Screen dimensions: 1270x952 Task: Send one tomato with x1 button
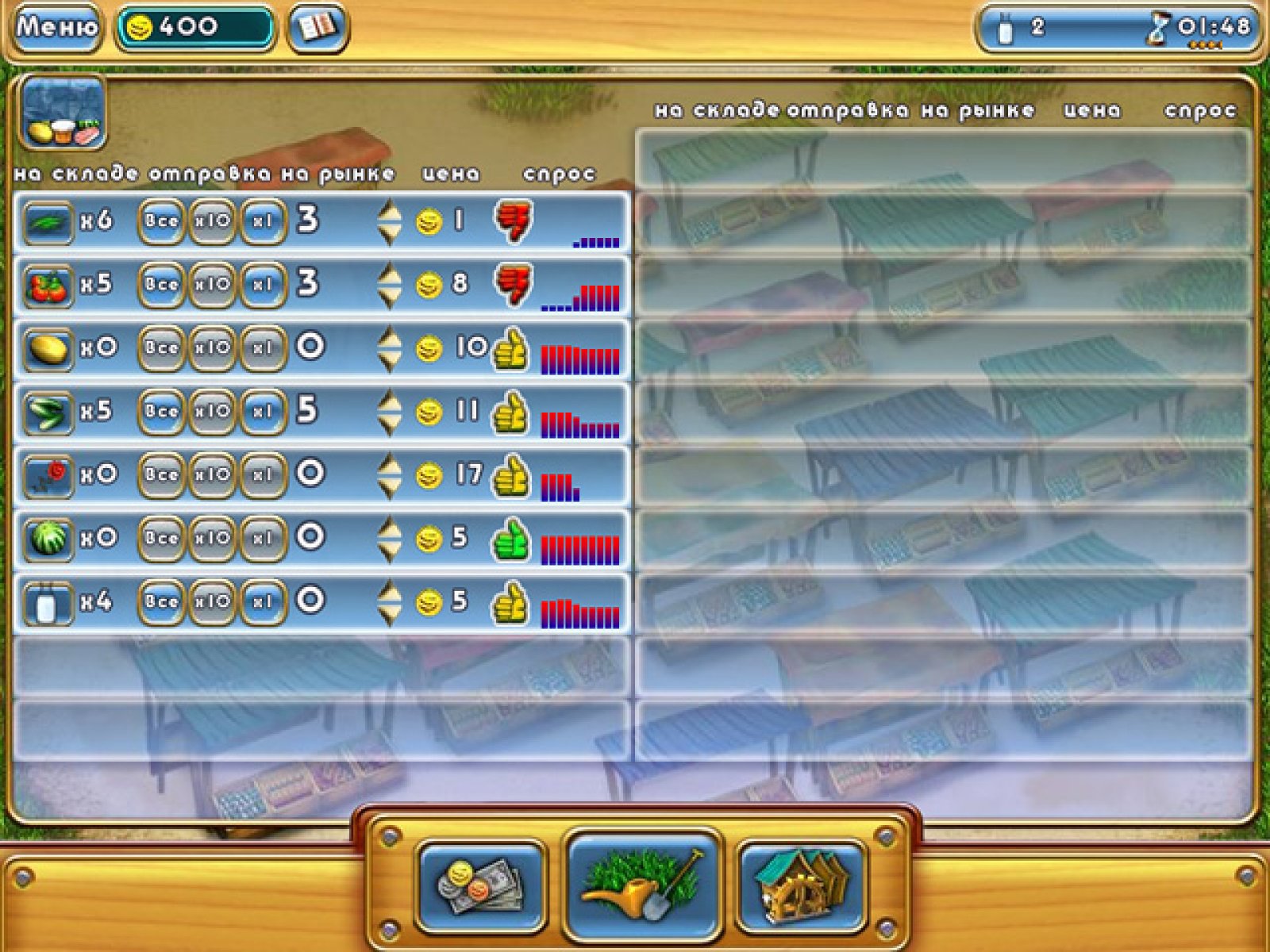[263, 285]
